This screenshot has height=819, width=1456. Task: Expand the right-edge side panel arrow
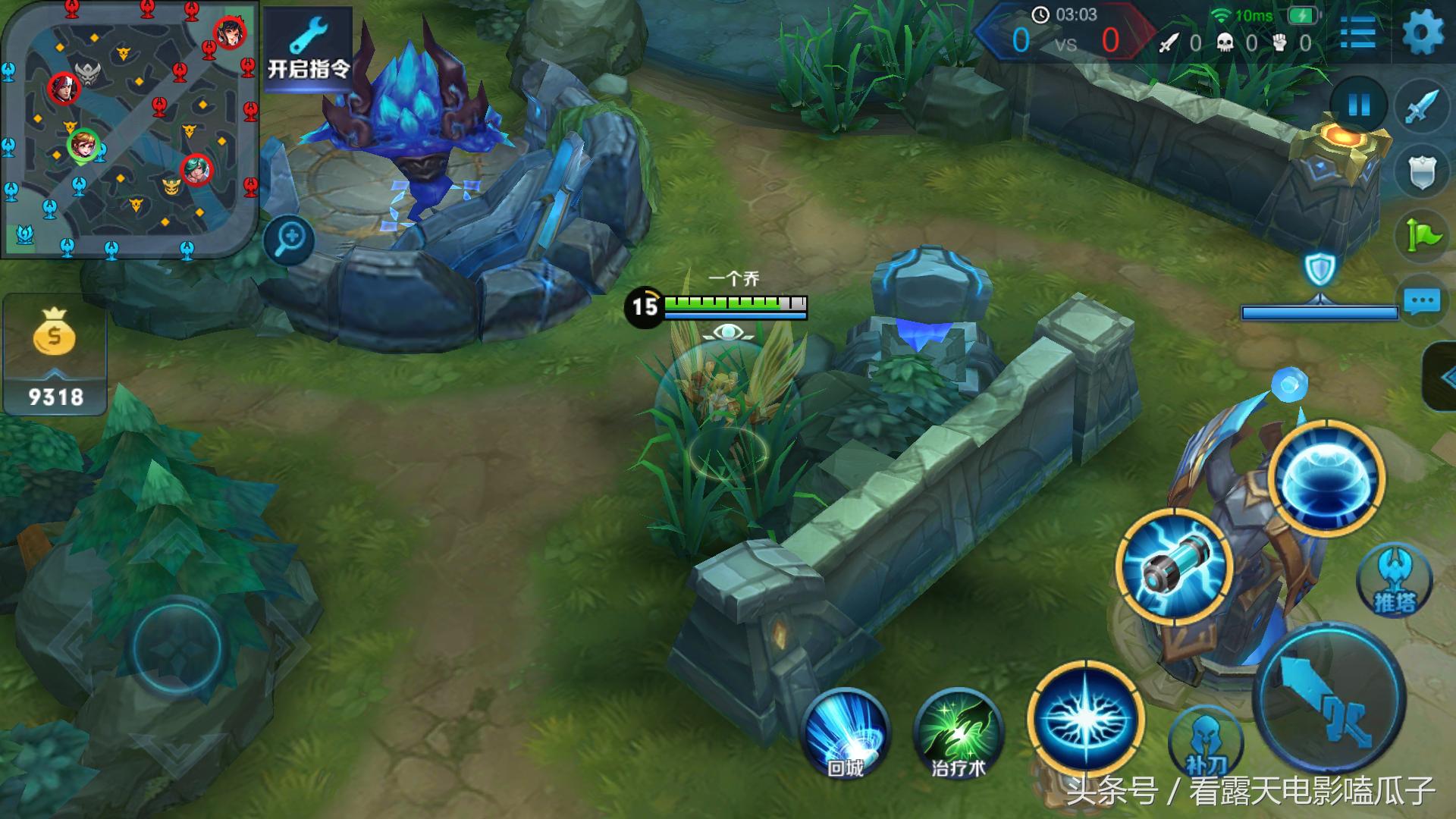pos(1442,377)
